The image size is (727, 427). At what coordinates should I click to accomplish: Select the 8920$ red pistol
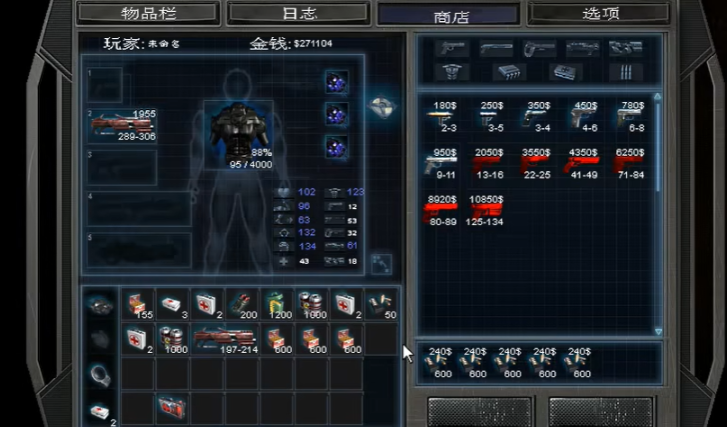tap(443, 210)
